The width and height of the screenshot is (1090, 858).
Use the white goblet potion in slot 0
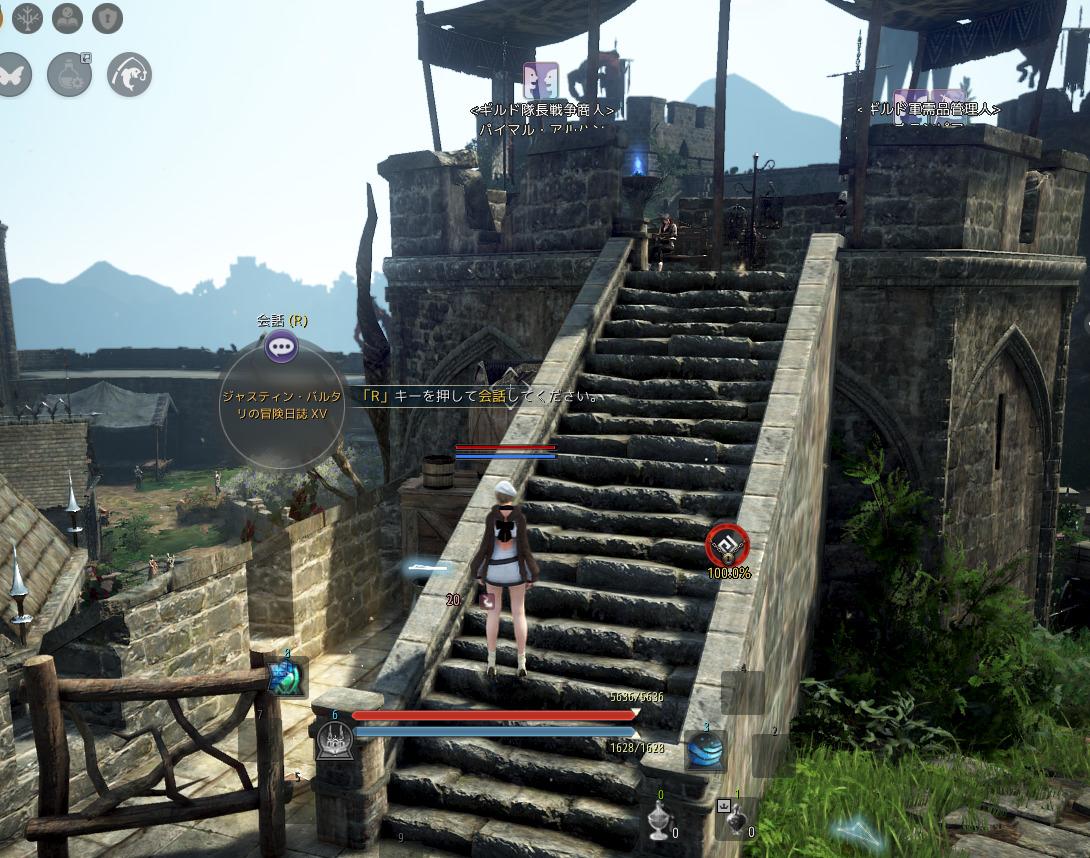pos(658,819)
